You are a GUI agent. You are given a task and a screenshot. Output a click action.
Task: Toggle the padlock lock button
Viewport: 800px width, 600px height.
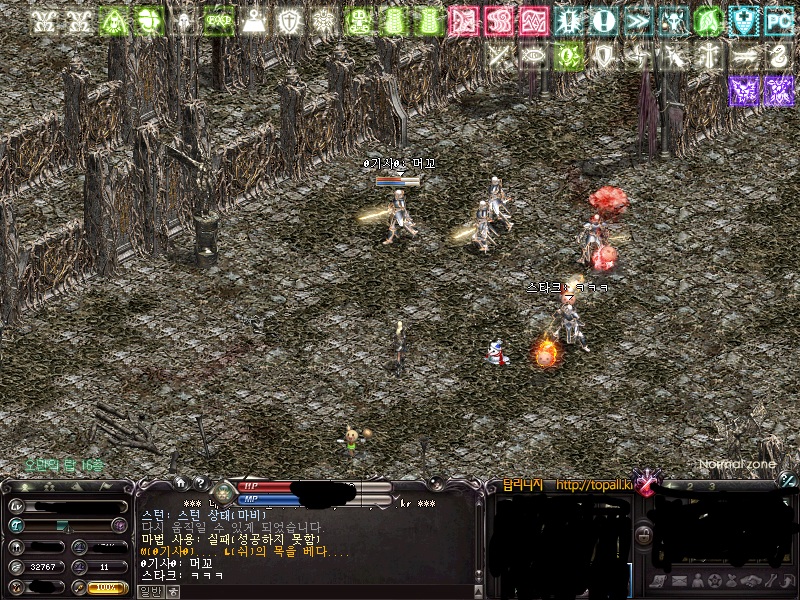tap(644, 533)
